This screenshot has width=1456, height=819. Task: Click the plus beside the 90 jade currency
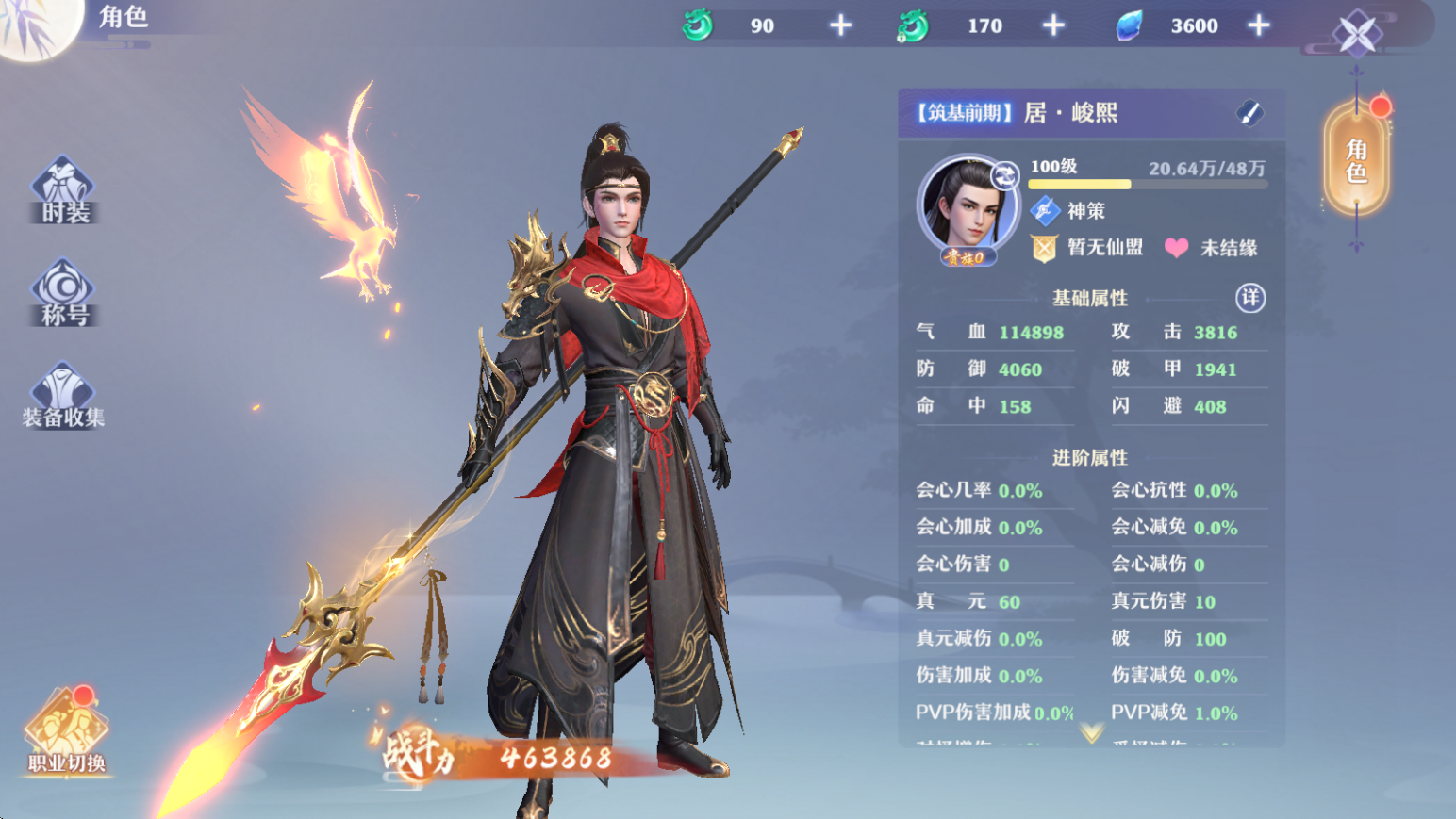pos(839,25)
